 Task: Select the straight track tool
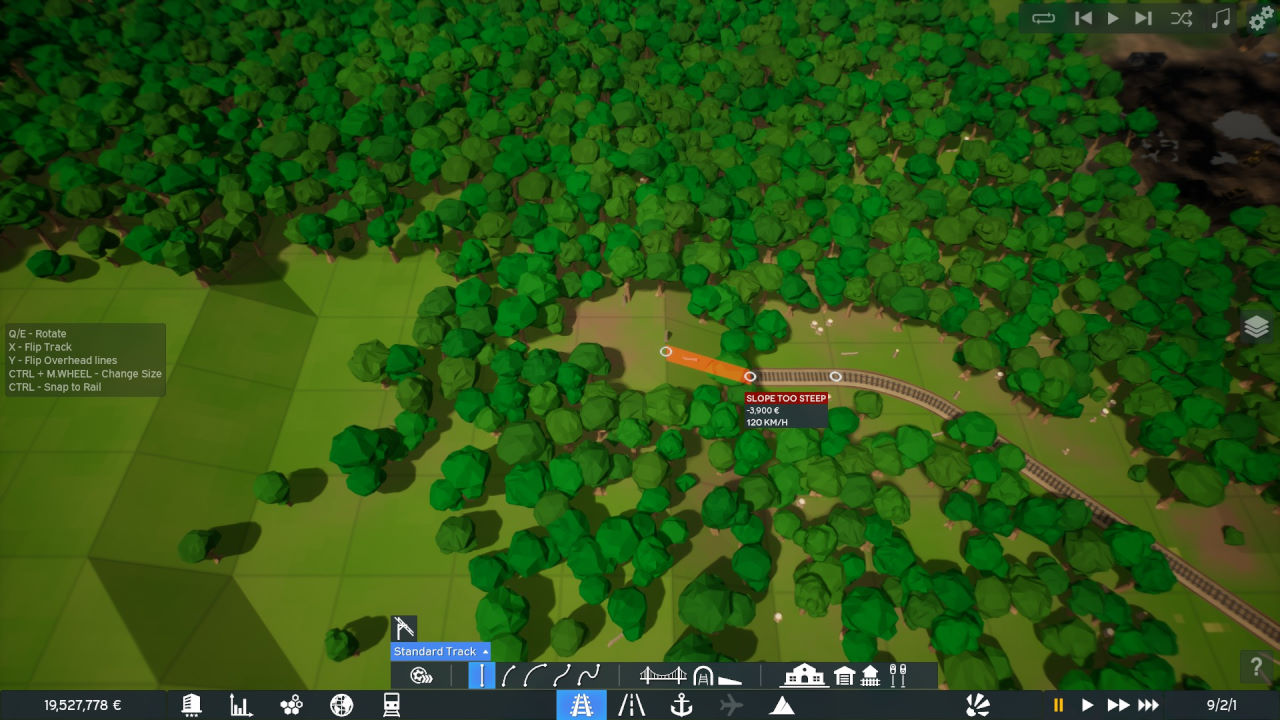point(481,676)
